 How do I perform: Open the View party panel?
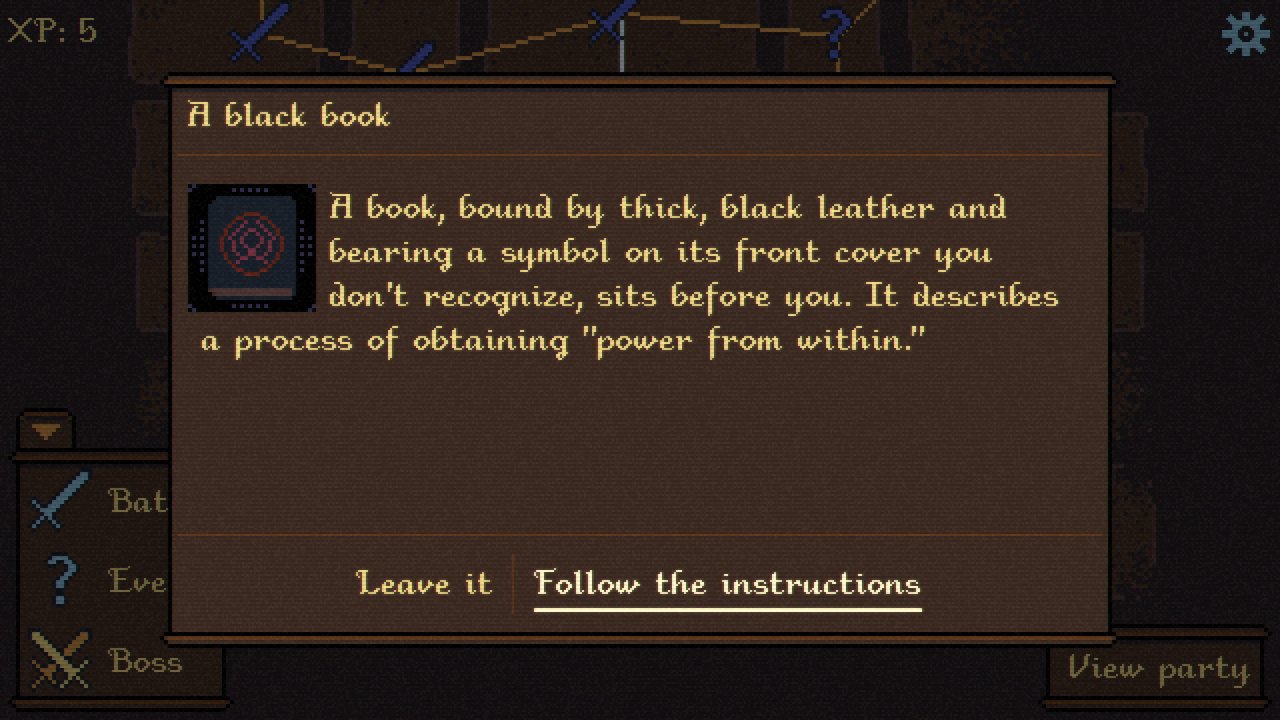(1158, 668)
